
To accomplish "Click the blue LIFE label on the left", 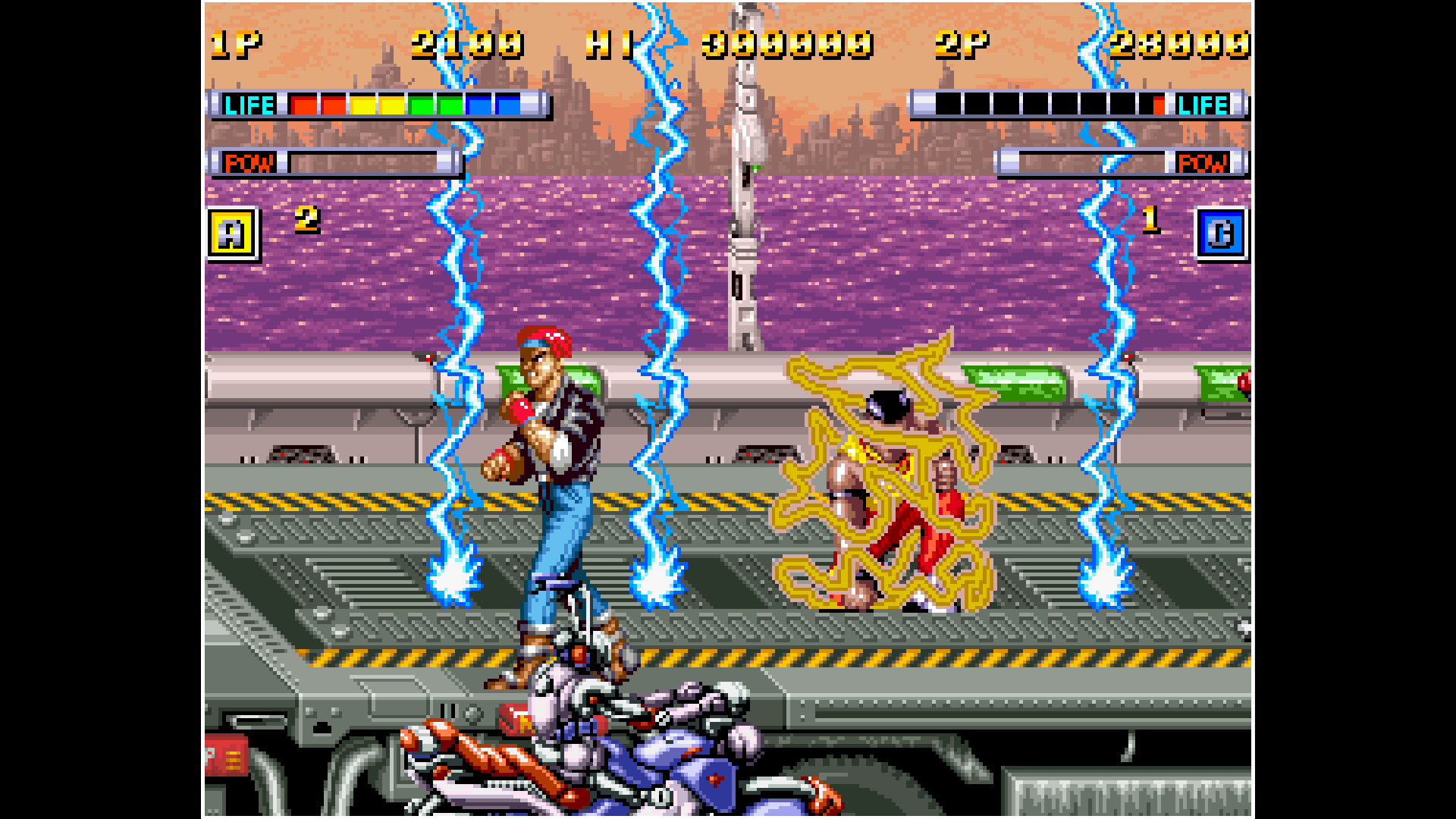I will pos(250,104).
